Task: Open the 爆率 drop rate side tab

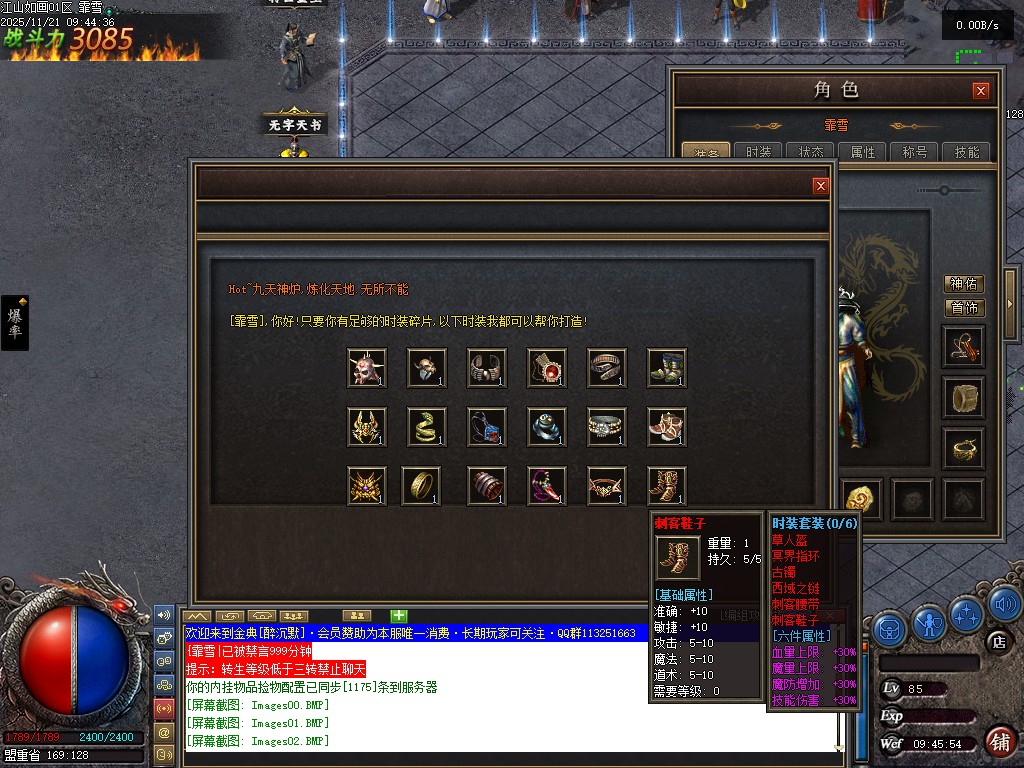Action: (15, 322)
